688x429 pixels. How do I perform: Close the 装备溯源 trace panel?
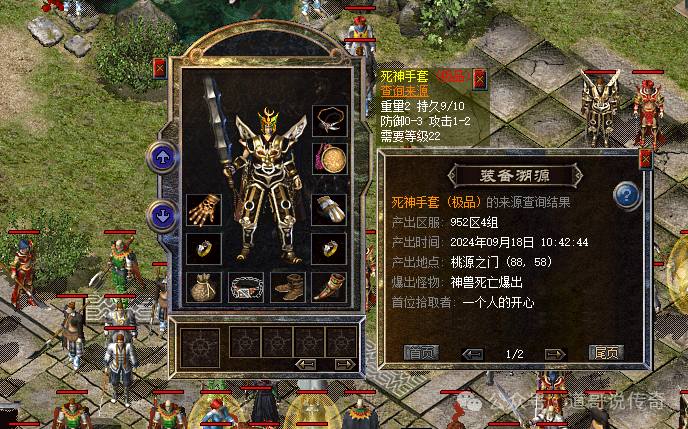pyautogui.click(x=645, y=158)
